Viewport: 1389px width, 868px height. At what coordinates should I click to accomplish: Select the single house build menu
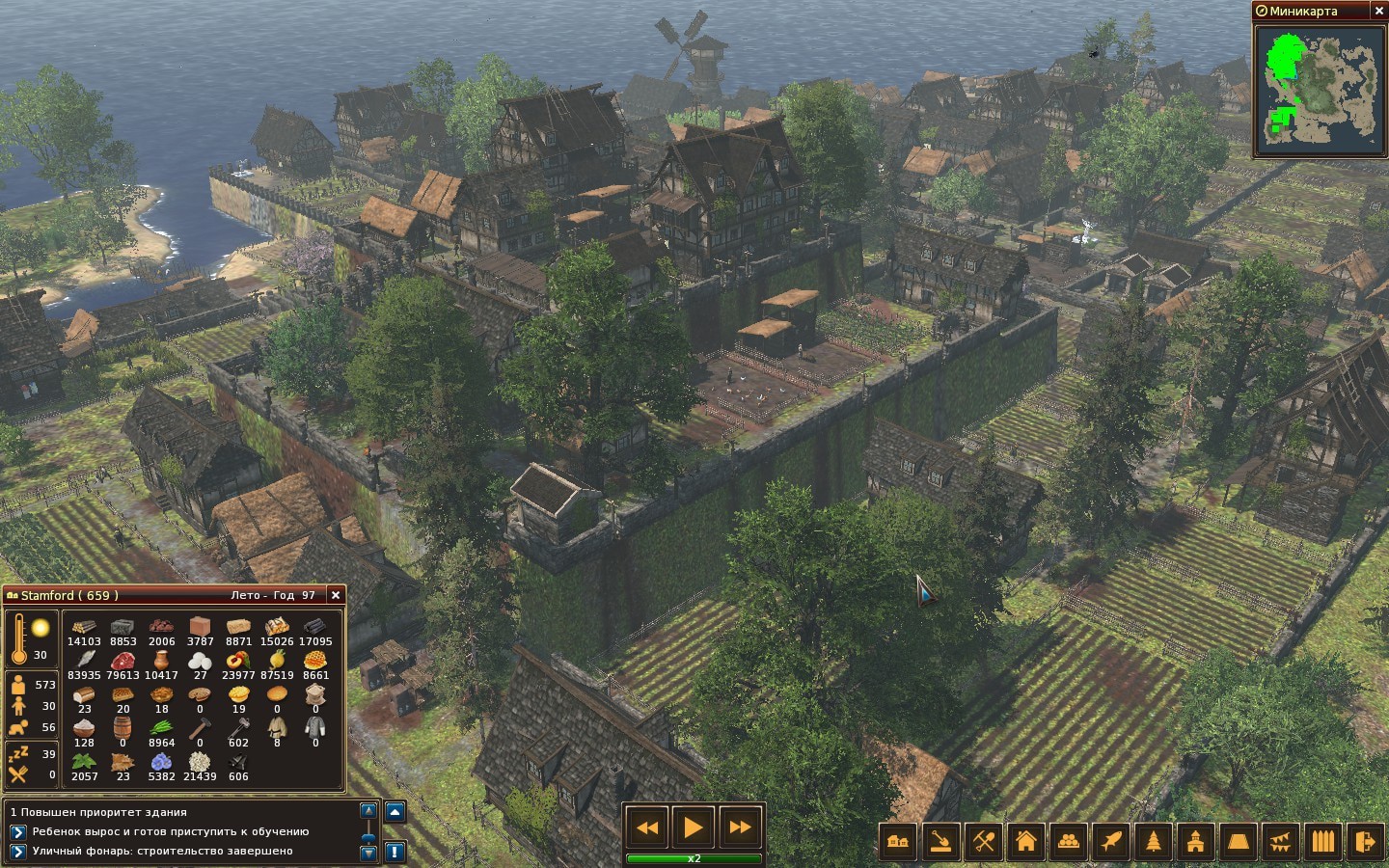pos(1026,842)
